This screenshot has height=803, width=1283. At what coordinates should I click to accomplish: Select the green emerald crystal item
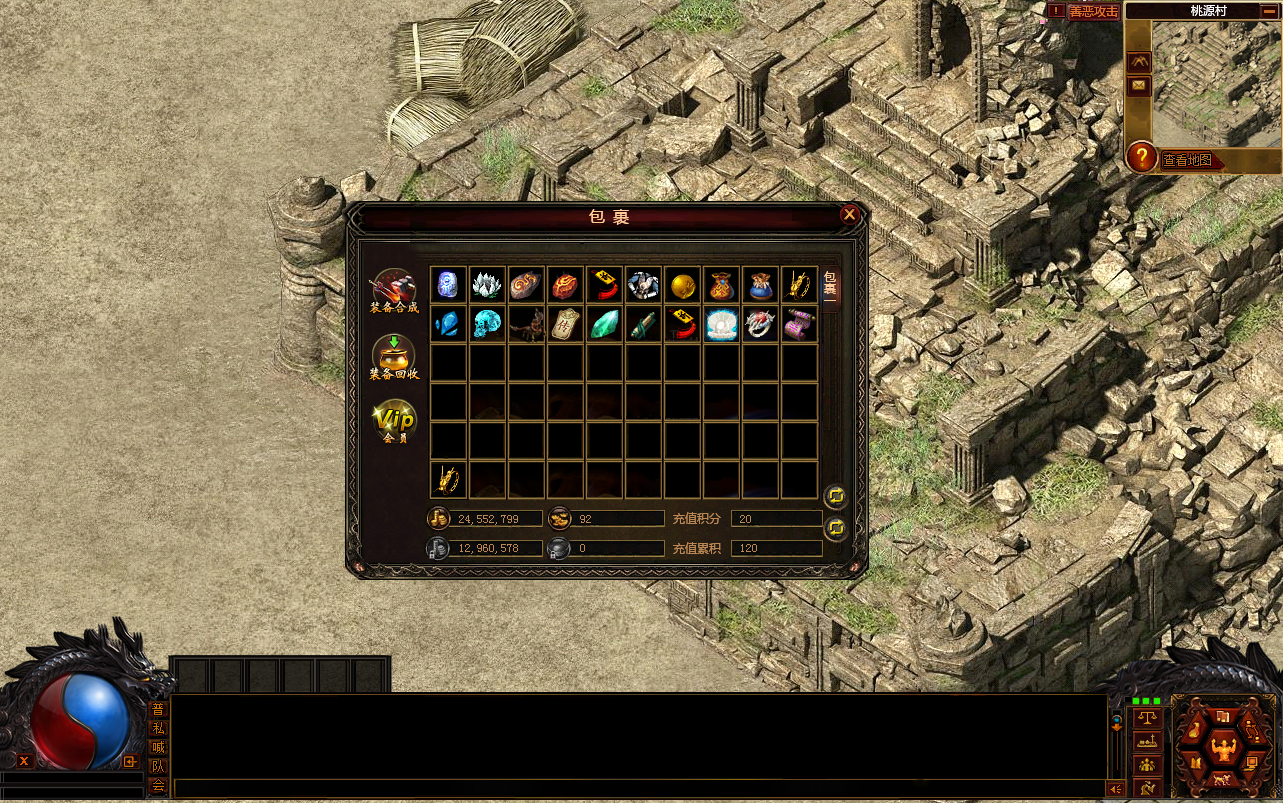coord(604,324)
